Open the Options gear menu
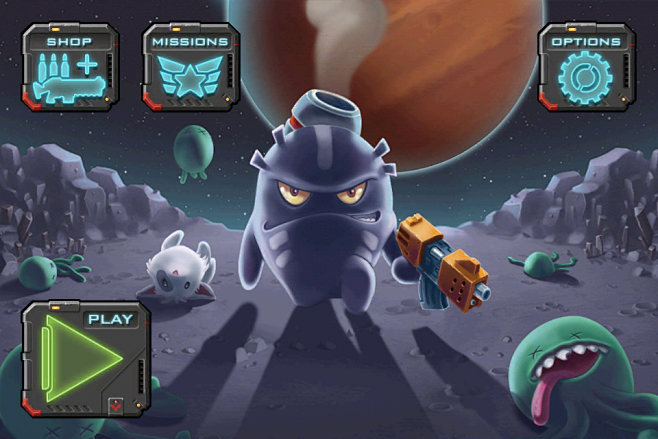Screen dimensions: 658x439 click(x=587, y=68)
